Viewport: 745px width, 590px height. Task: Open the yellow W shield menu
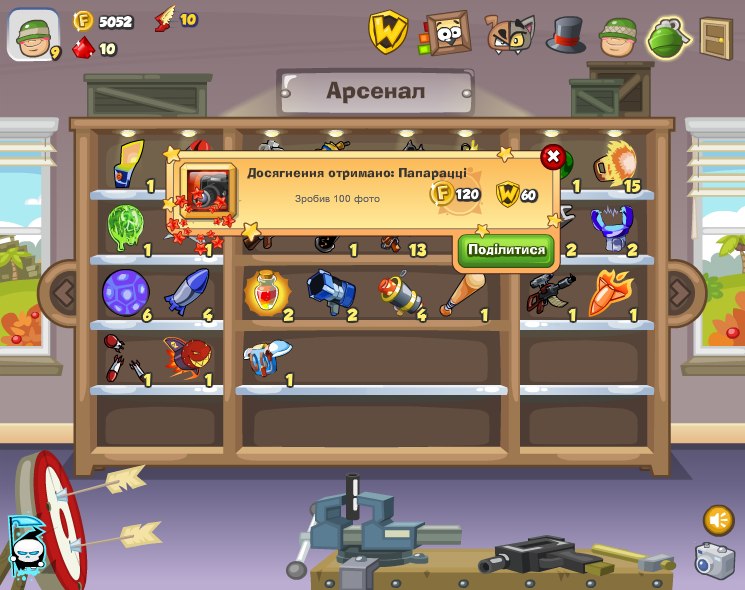coord(388,32)
